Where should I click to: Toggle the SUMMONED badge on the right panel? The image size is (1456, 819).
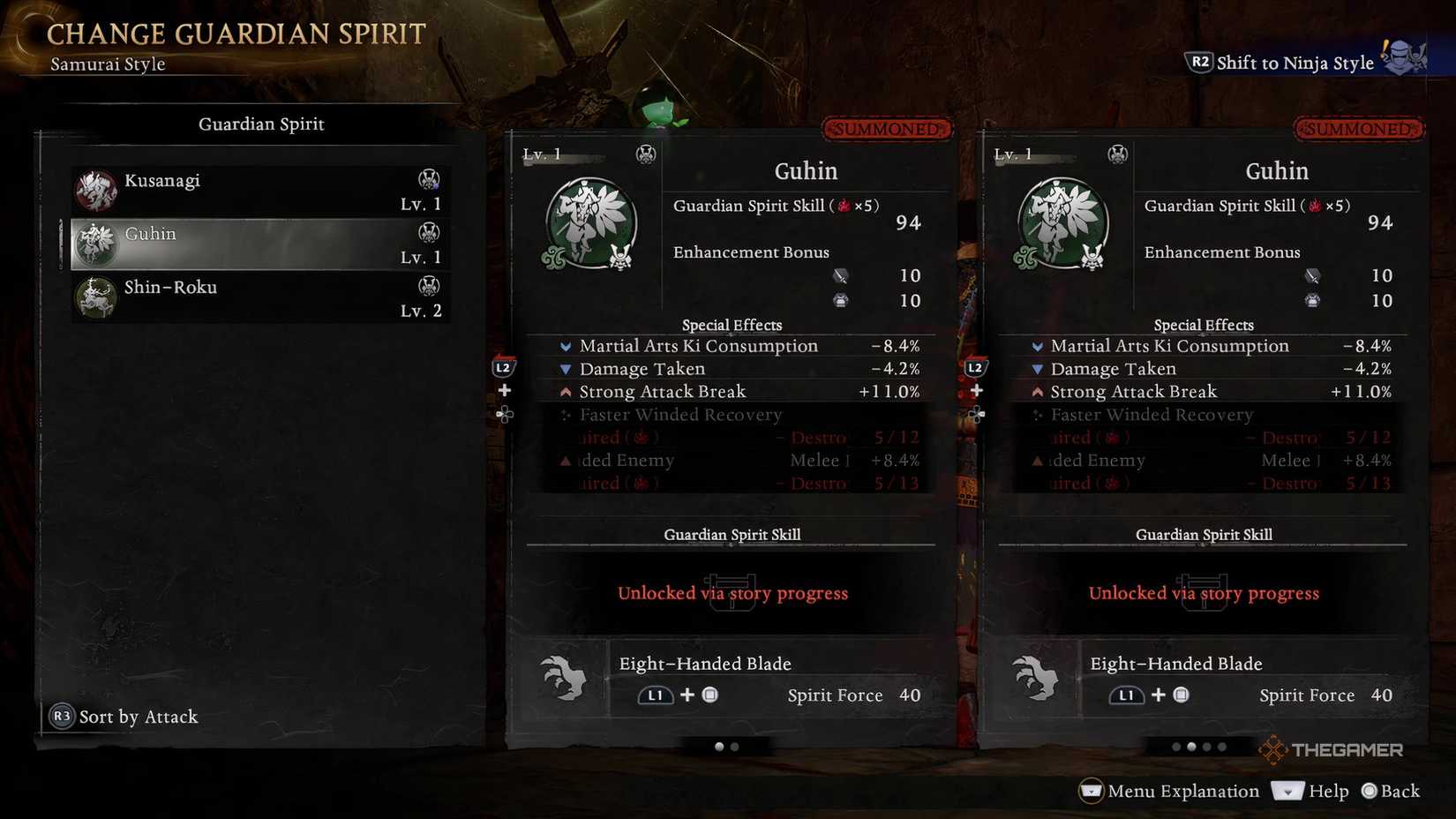pos(1358,129)
